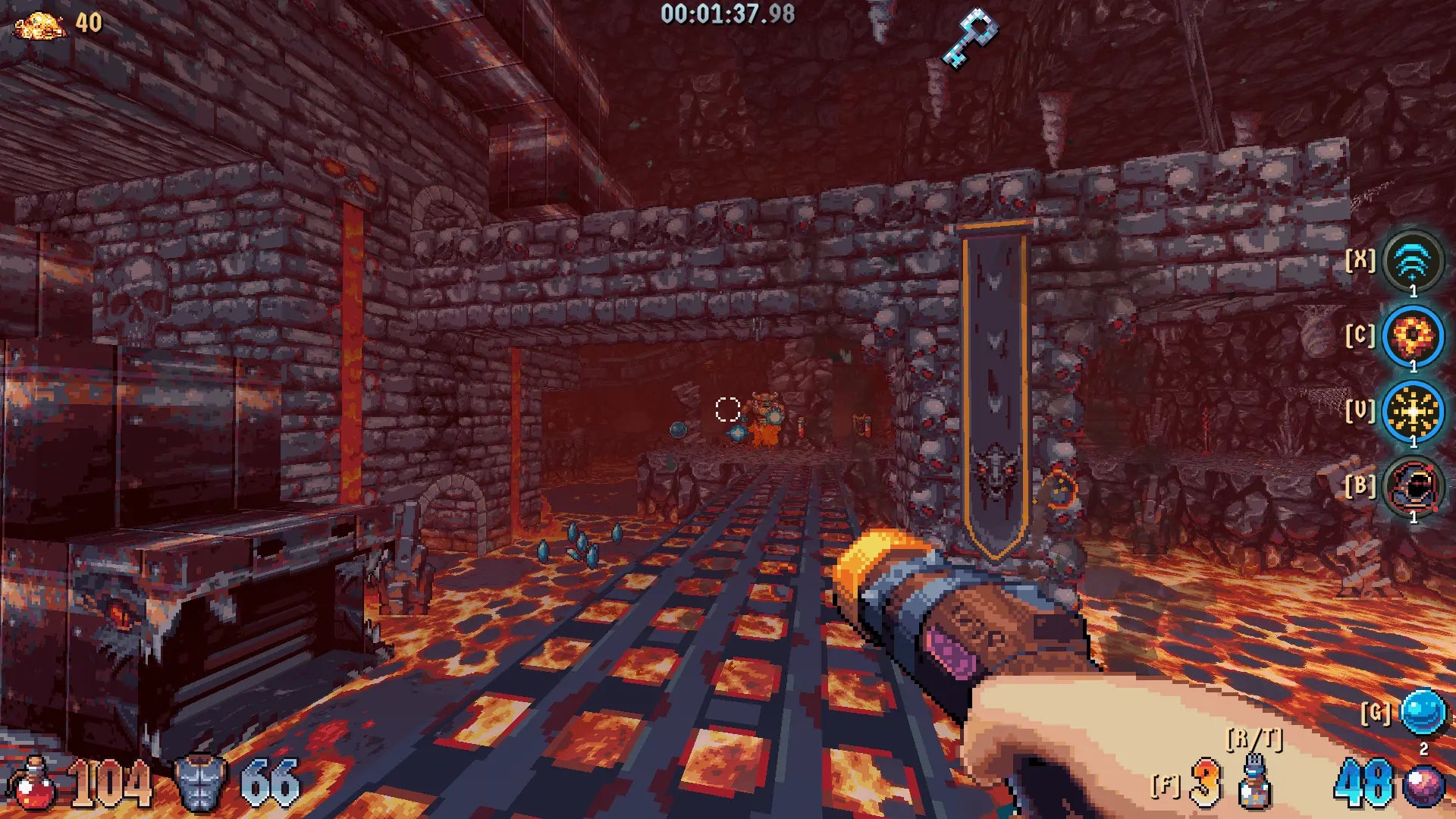Select the blue orb grenade item
The width and height of the screenshot is (1456, 819).
(x=1421, y=713)
